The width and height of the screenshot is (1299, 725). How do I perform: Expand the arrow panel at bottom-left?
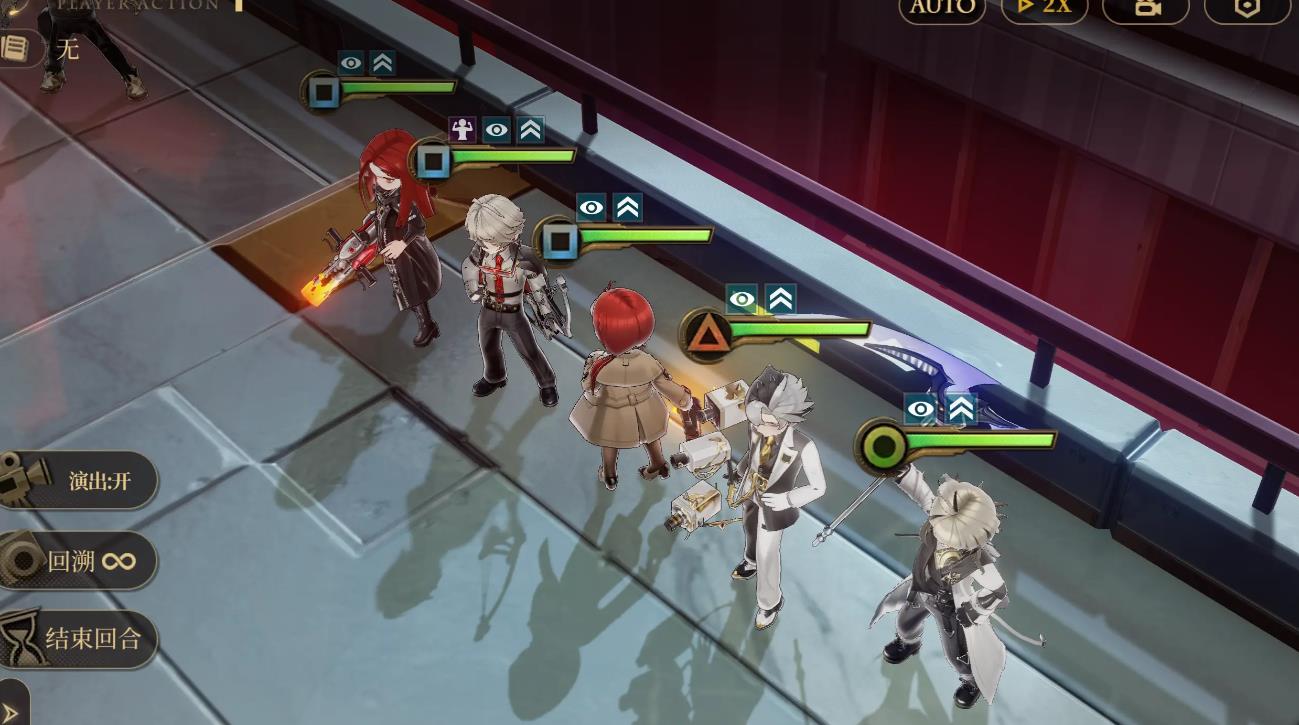coord(12,708)
